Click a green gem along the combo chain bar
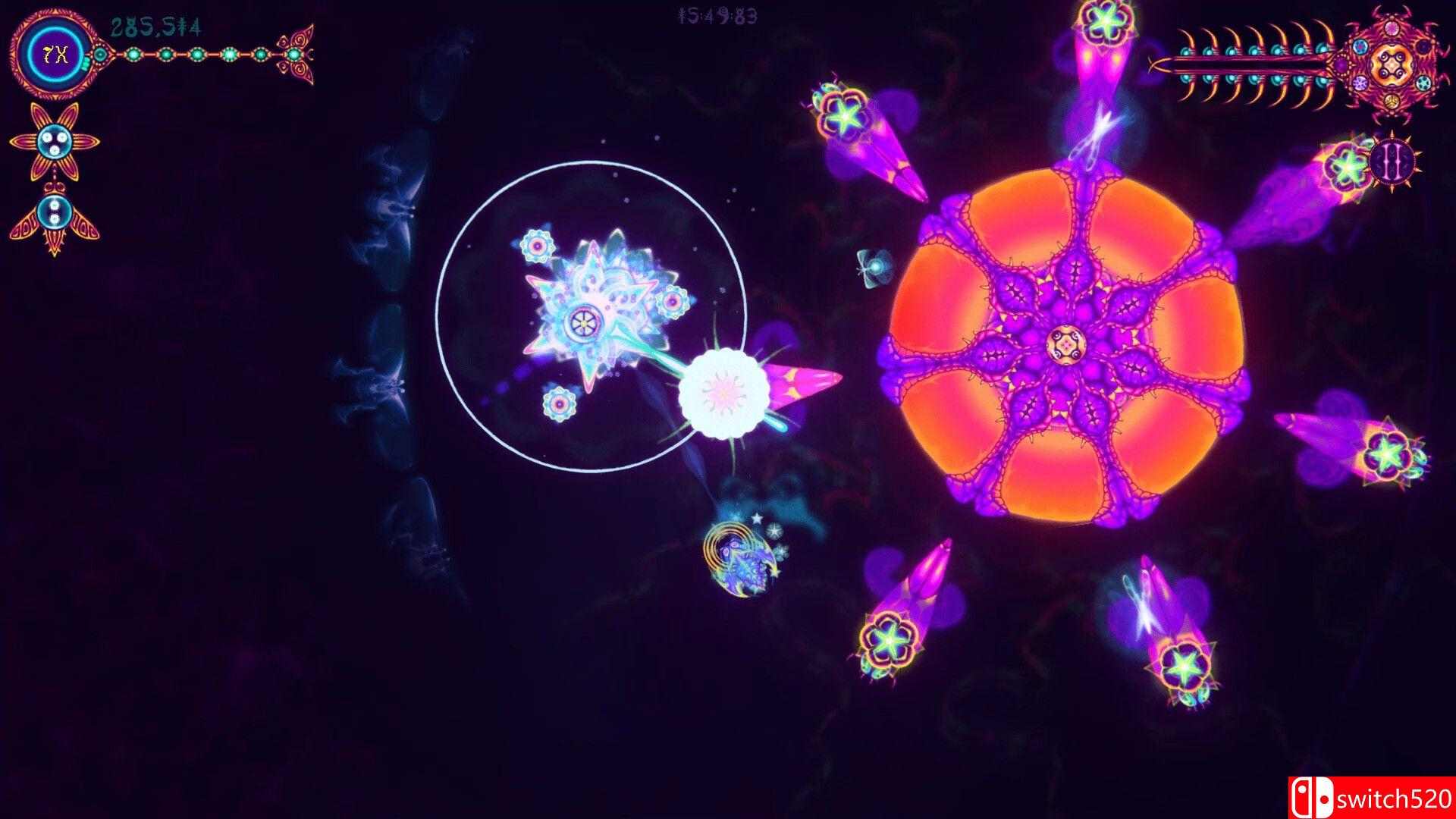This screenshot has width=1456, height=819. (199, 55)
